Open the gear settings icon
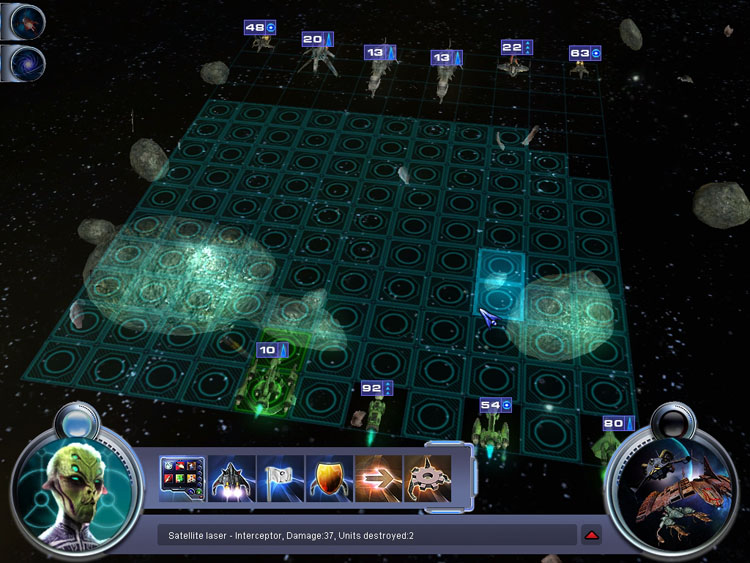The height and width of the screenshot is (563, 750). [x=426, y=480]
